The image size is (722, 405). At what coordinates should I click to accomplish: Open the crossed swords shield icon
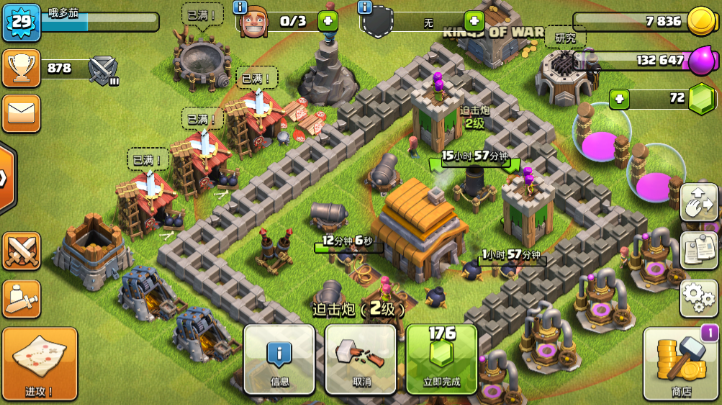tap(21, 250)
